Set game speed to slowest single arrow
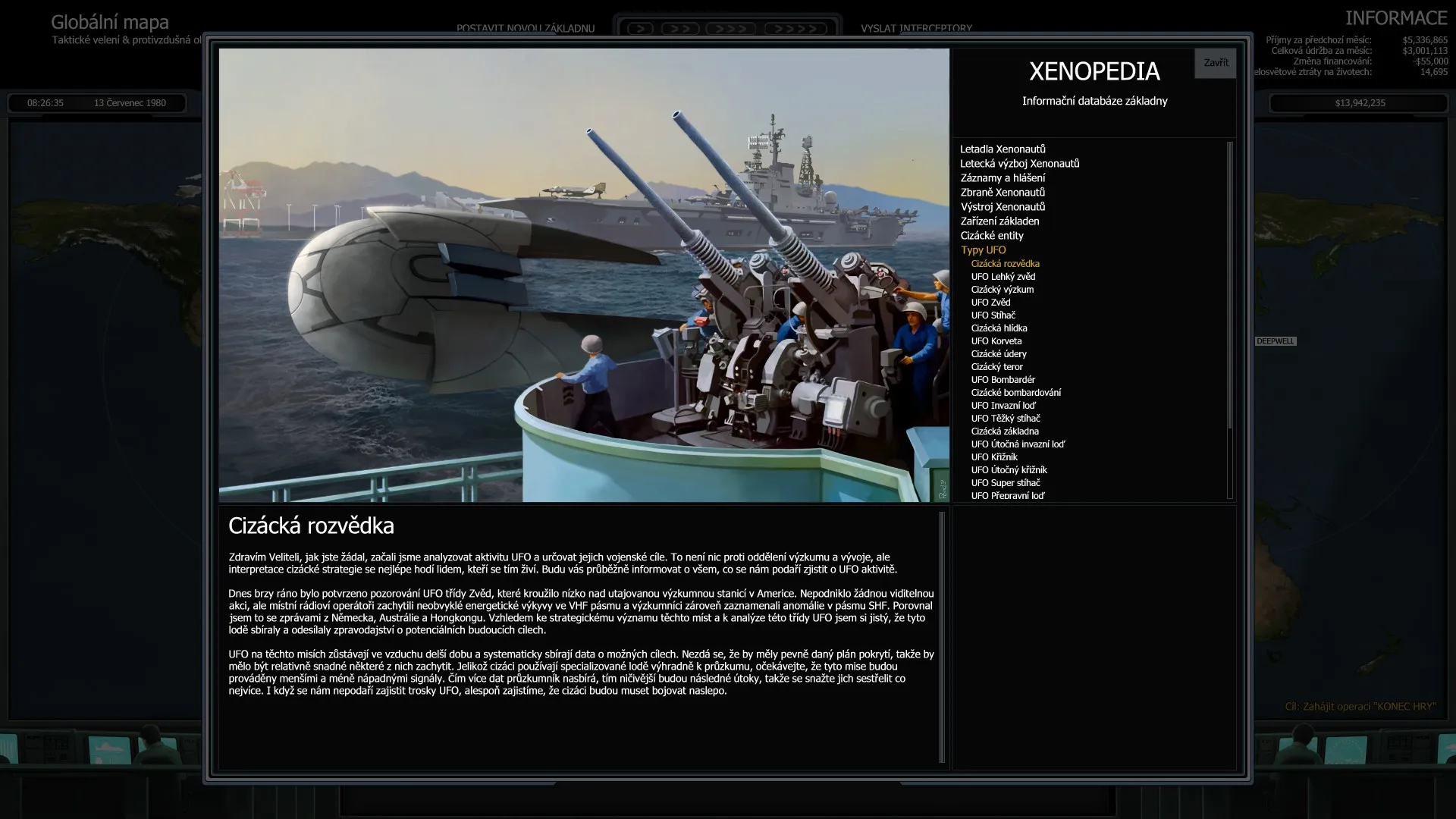 point(641,27)
